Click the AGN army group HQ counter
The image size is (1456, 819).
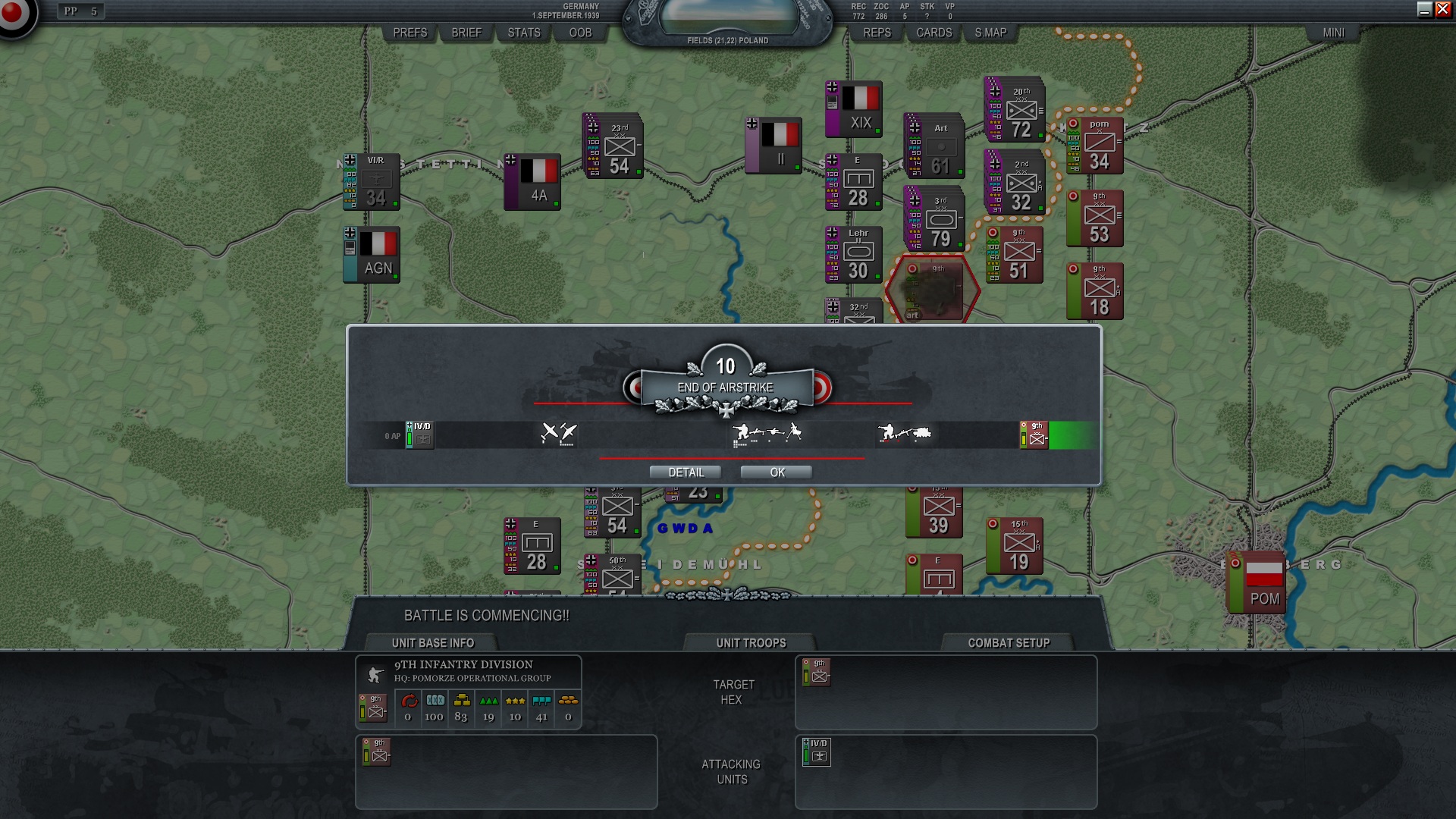tap(371, 254)
